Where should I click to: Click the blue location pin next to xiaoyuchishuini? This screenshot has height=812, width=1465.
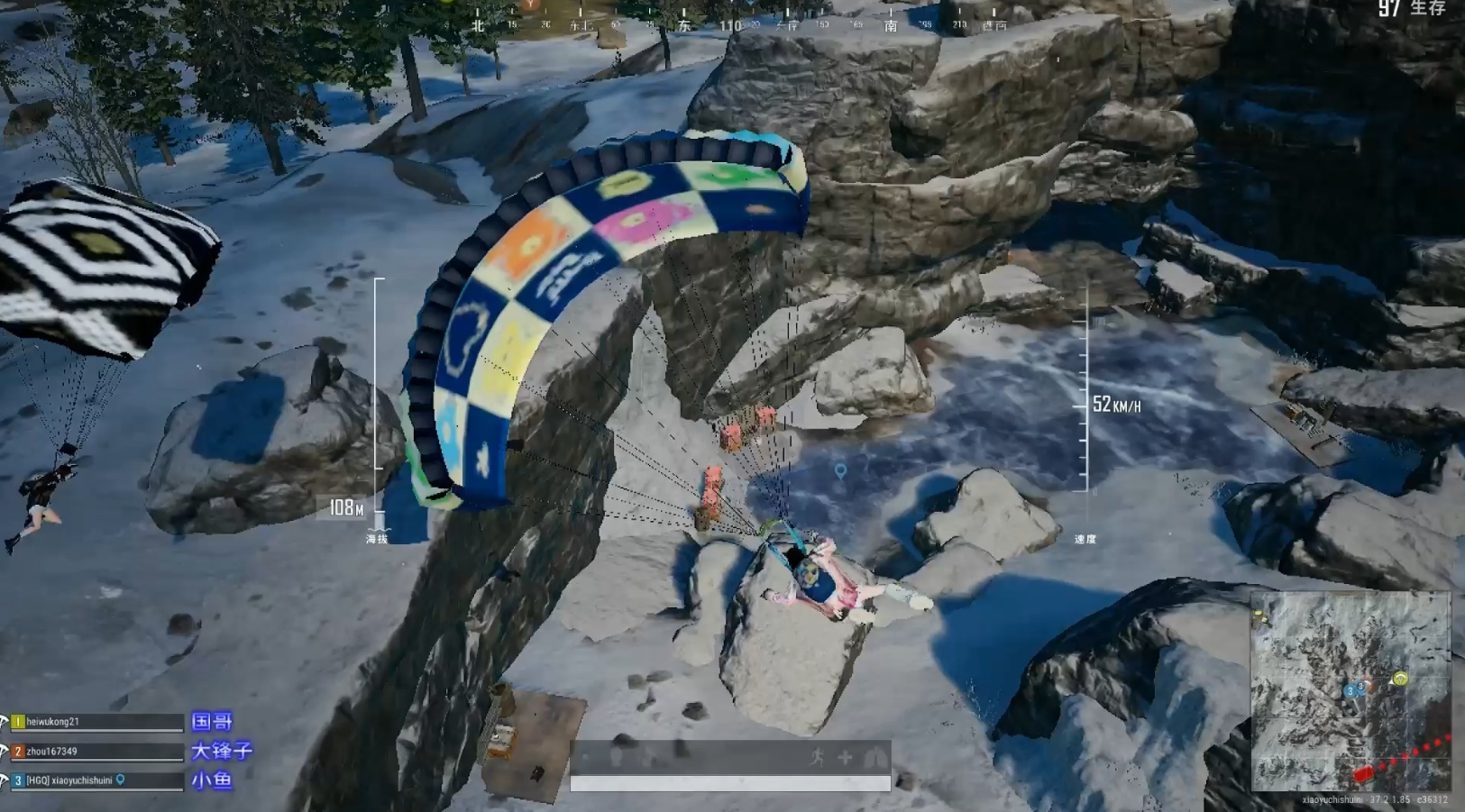click(x=121, y=780)
